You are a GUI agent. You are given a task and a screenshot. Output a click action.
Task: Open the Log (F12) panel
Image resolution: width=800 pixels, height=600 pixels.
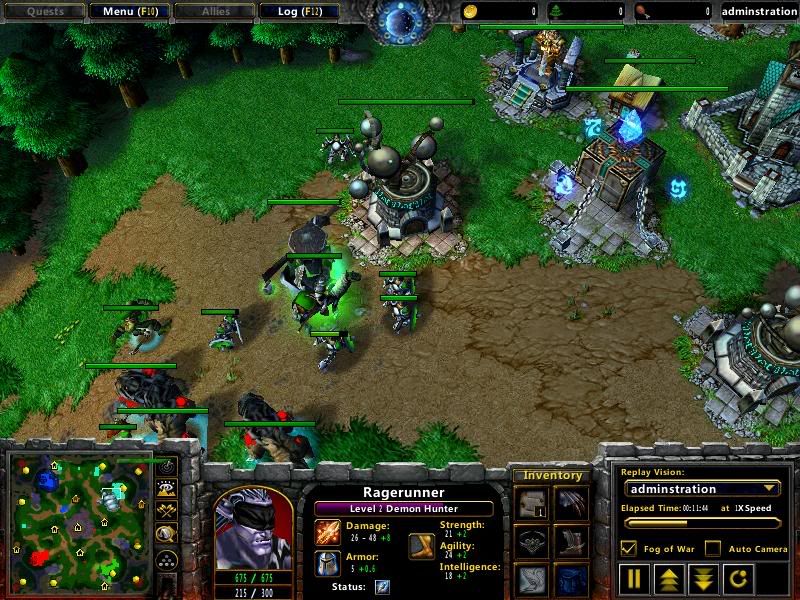[298, 12]
